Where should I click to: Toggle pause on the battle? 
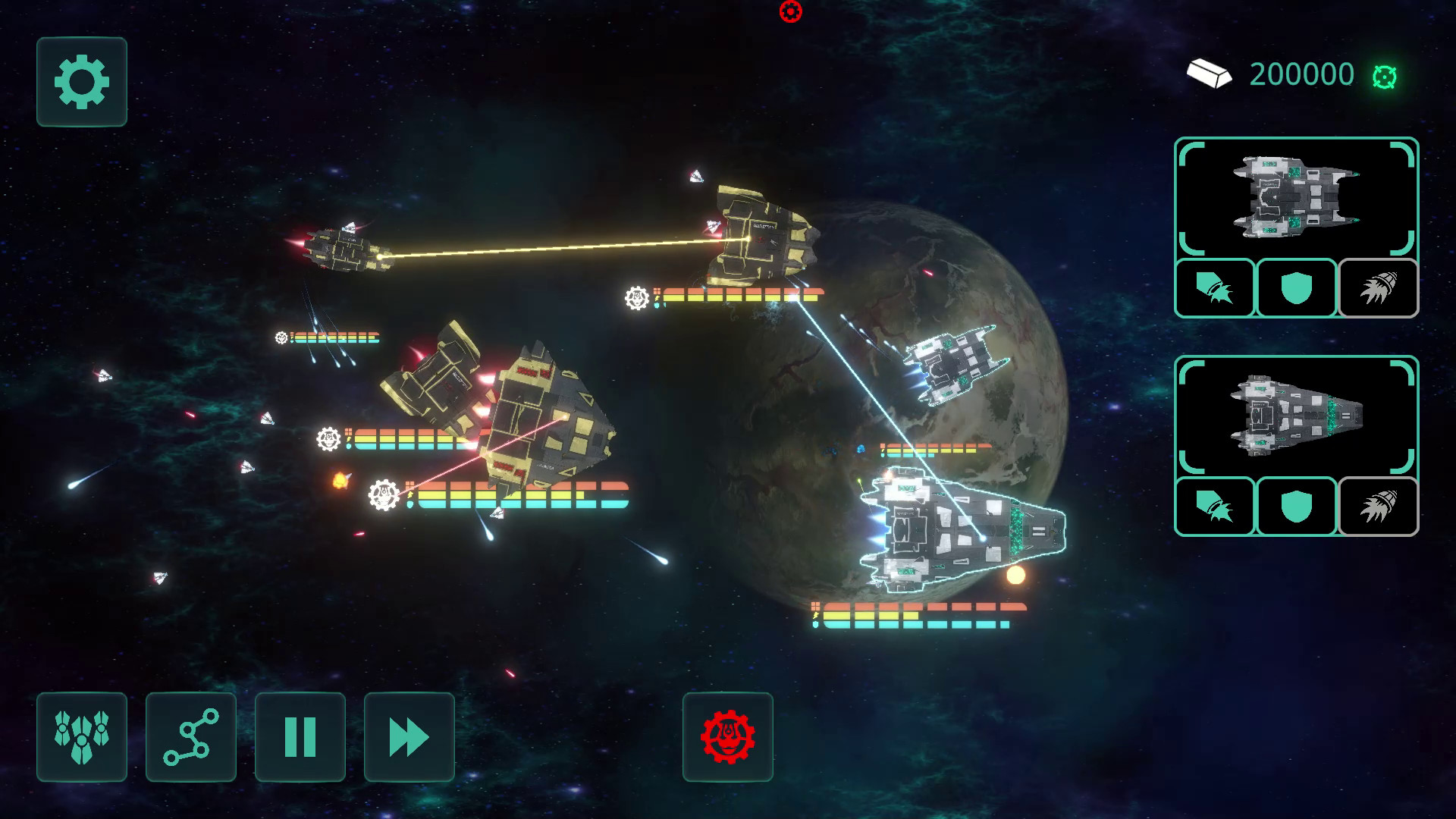coord(300,737)
